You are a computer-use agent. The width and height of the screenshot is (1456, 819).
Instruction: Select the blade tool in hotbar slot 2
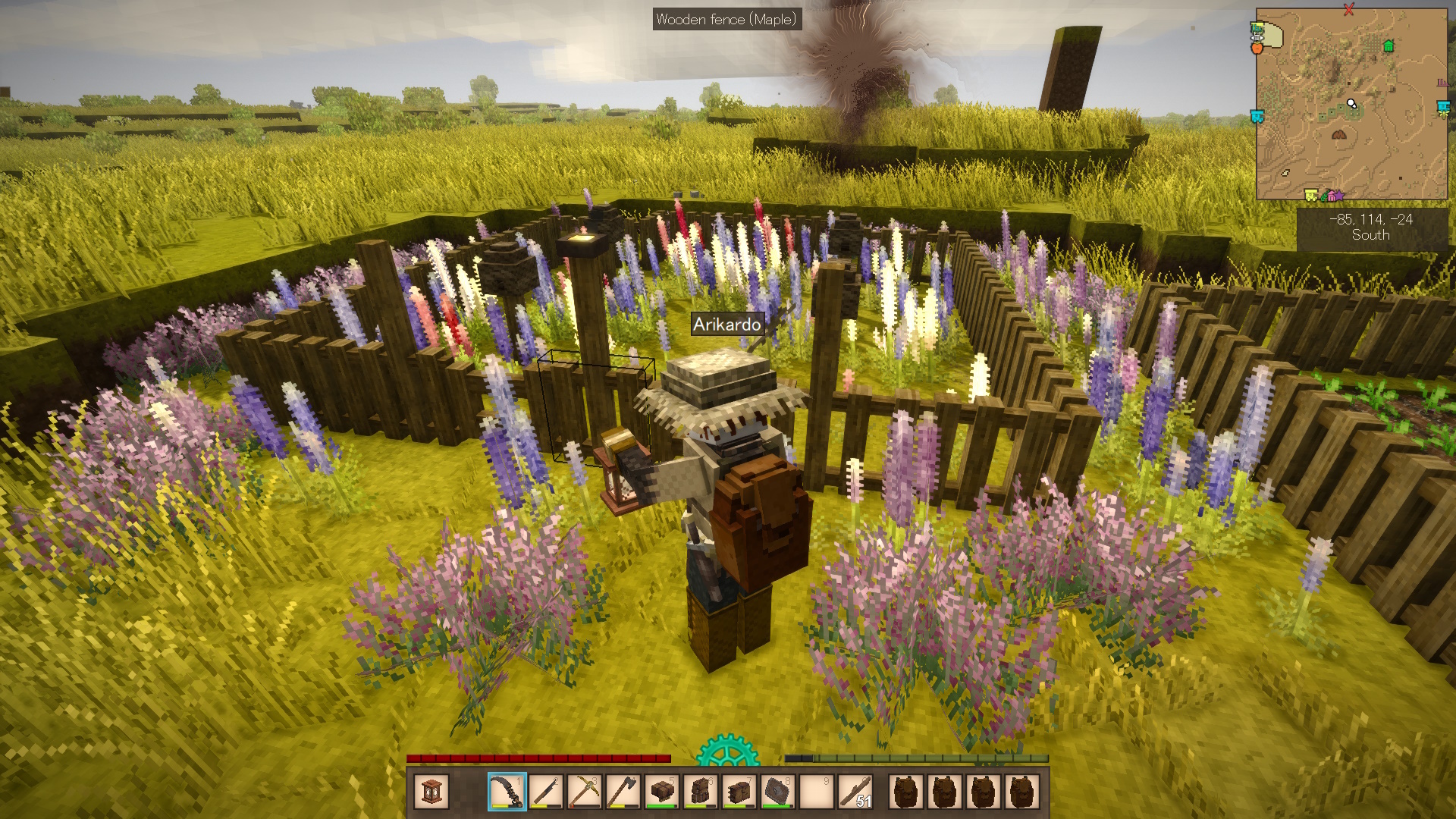(x=545, y=792)
